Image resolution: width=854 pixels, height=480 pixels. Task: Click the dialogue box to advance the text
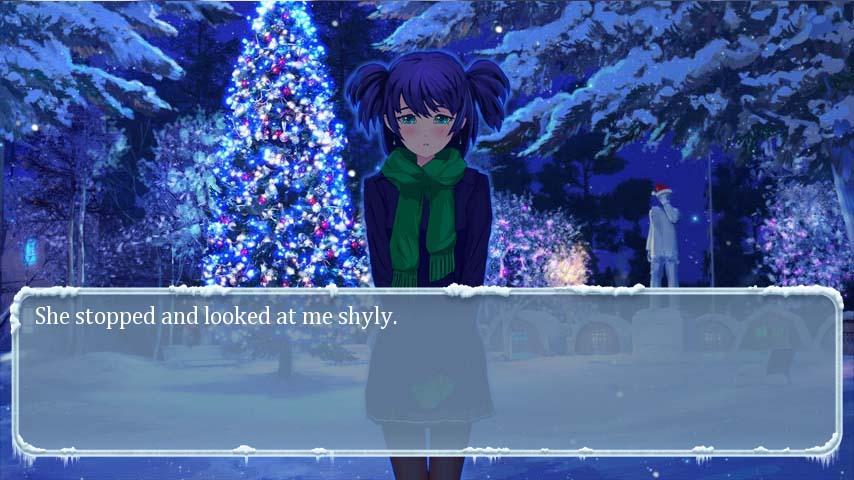click(427, 372)
